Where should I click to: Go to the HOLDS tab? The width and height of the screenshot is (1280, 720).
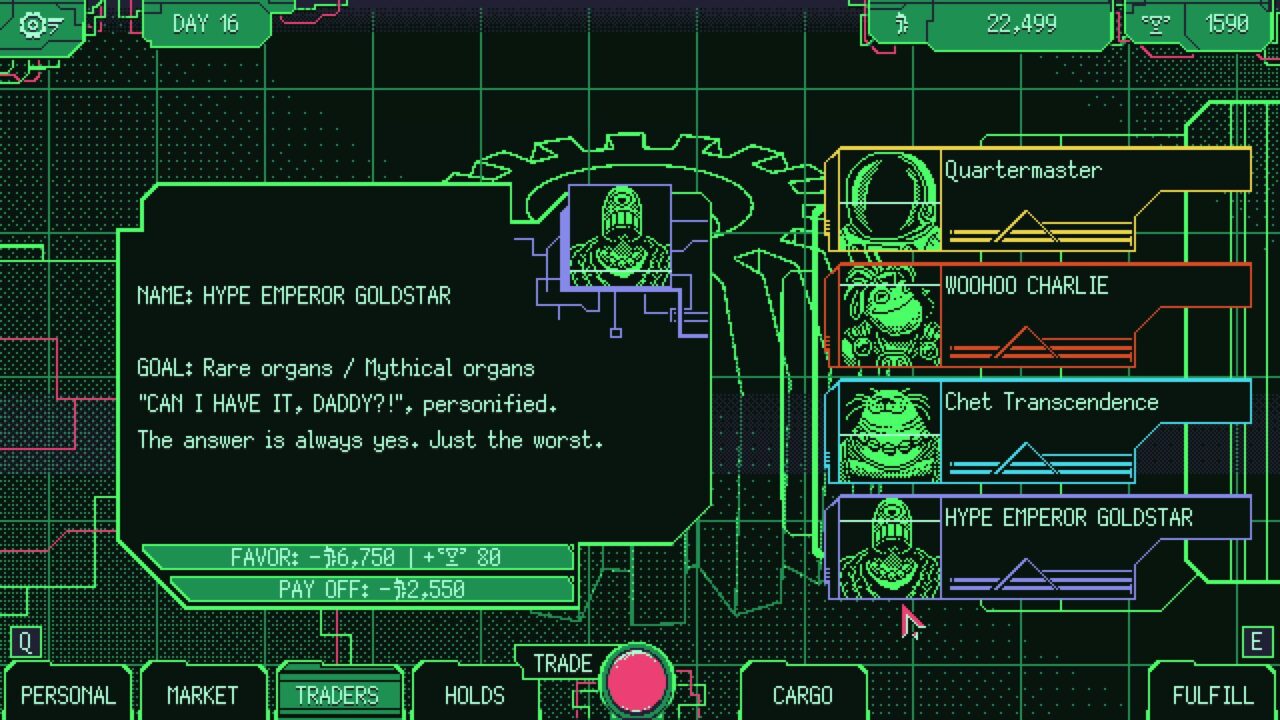click(x=474, y=695)
